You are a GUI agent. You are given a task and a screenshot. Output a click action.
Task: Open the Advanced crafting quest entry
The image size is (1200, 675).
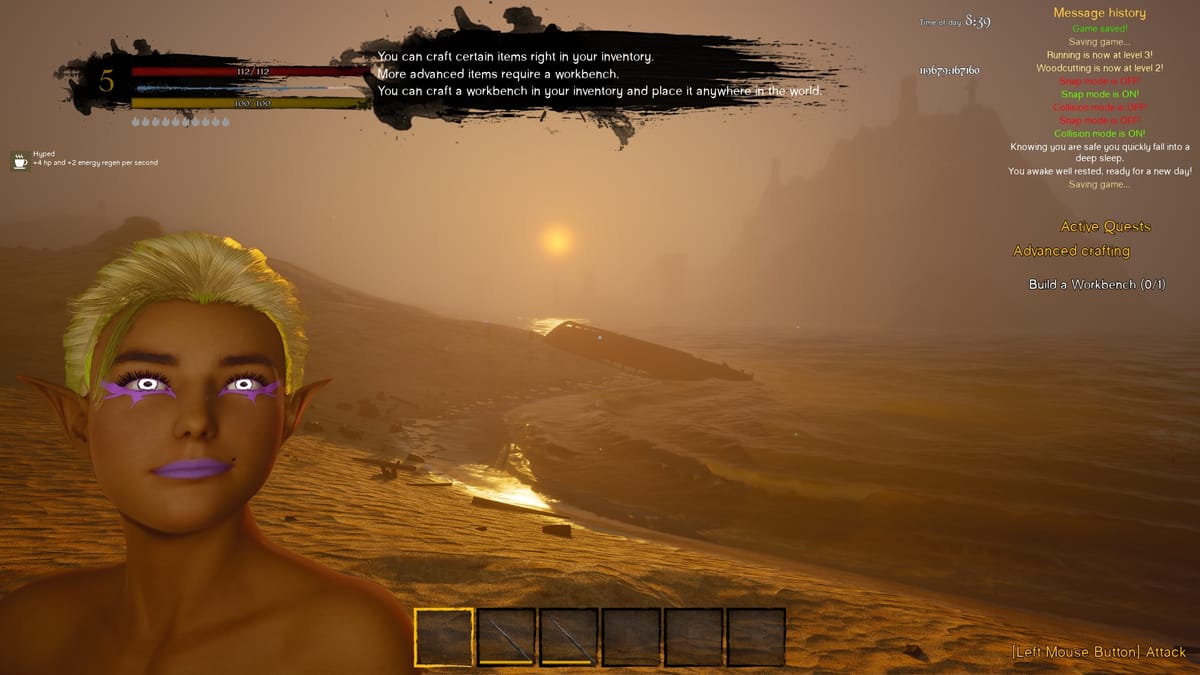[x=1071, y=251]
